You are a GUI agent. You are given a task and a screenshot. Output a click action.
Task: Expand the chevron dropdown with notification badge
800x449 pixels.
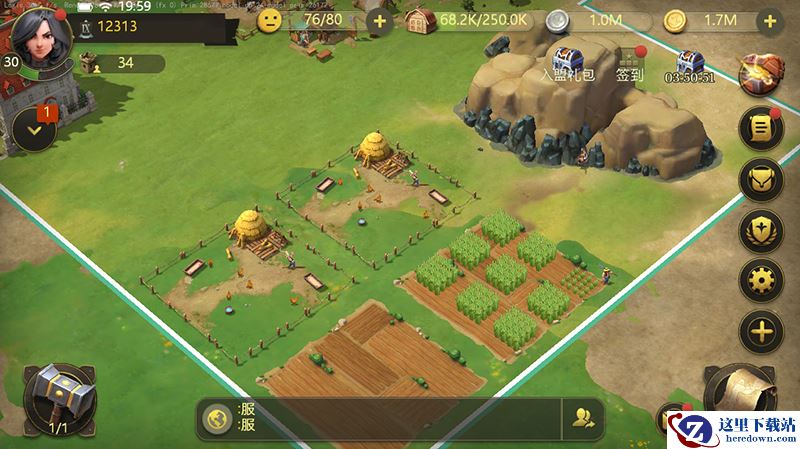click(x=35, y=130)
